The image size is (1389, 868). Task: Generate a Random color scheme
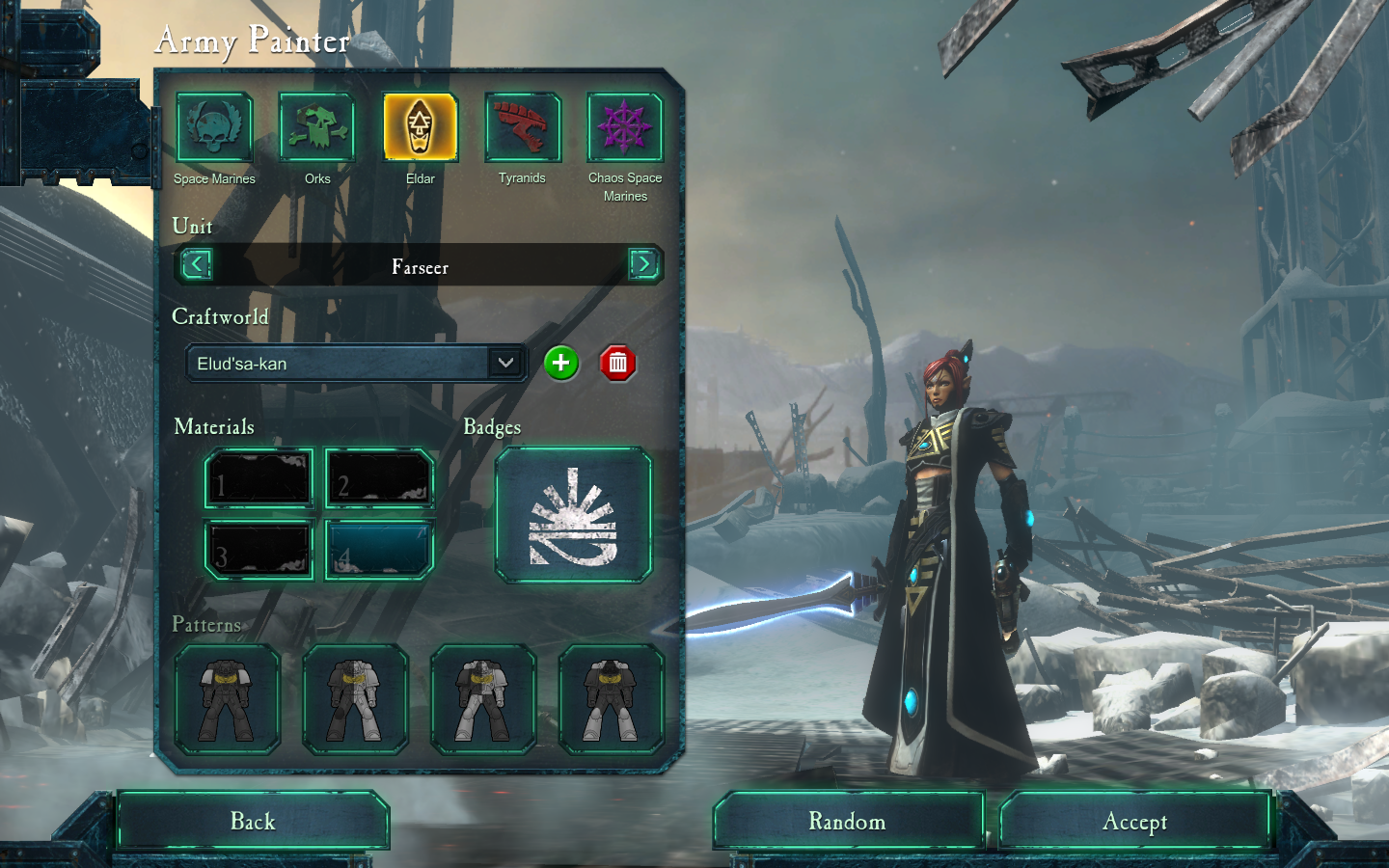(848, 822)
